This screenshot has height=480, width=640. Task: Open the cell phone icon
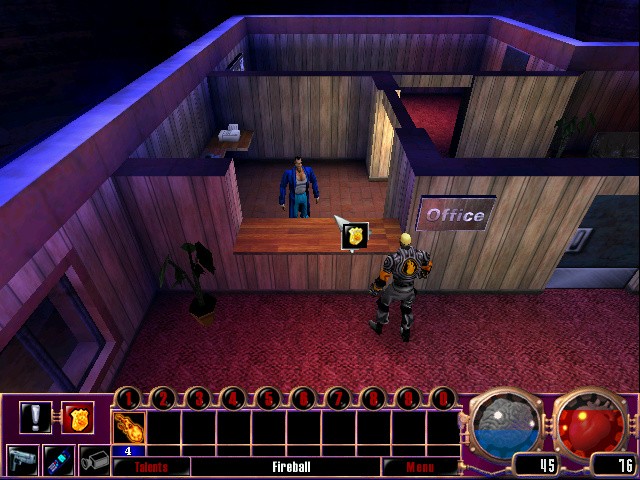[60, 460]
